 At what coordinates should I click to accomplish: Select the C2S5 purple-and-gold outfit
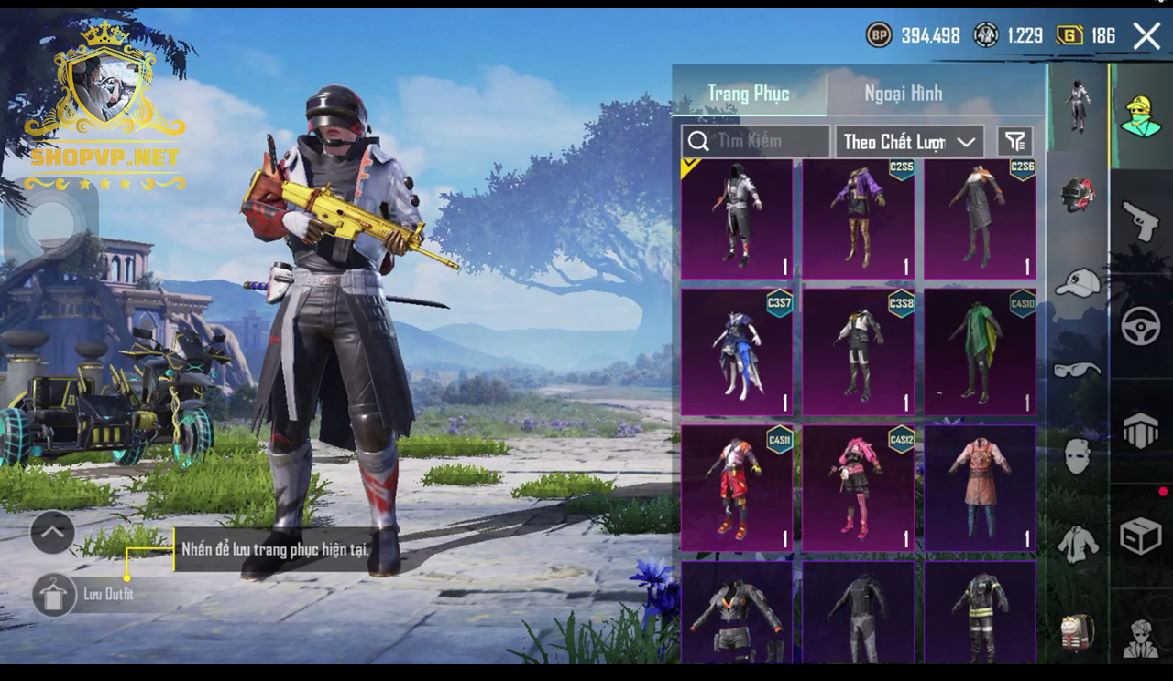(x=858, y=219)
